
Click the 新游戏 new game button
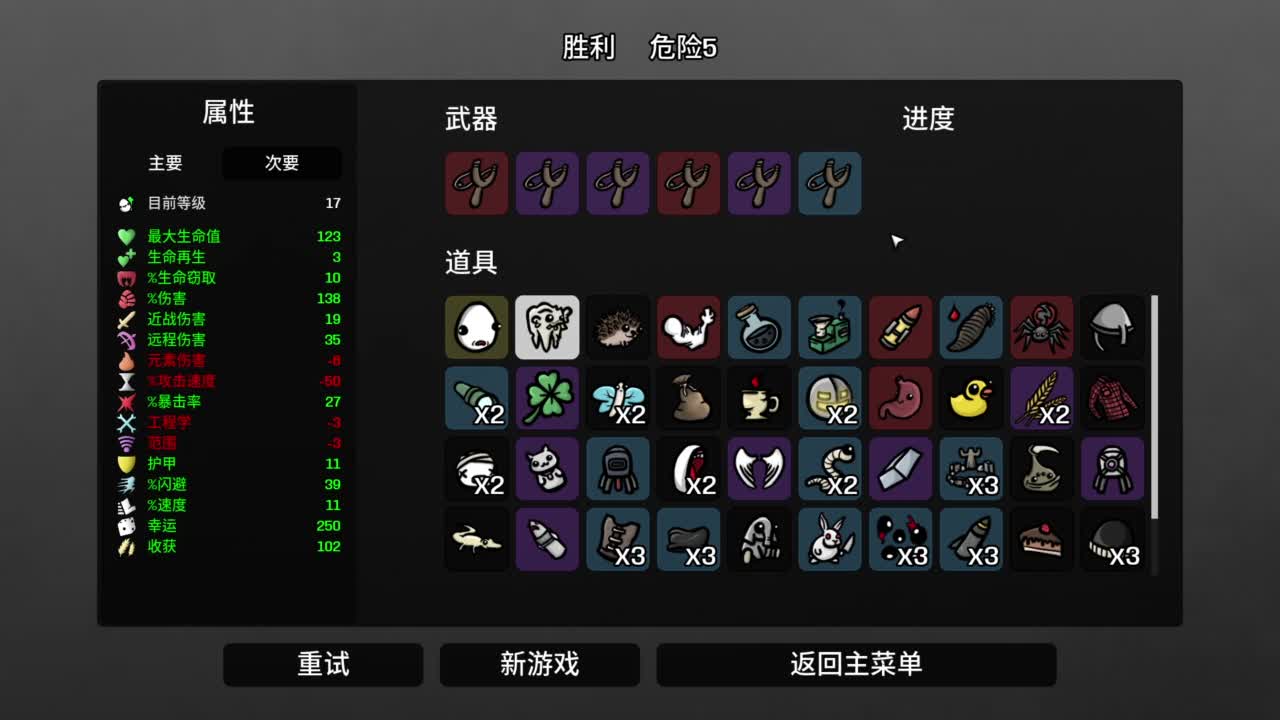point(540,664)
